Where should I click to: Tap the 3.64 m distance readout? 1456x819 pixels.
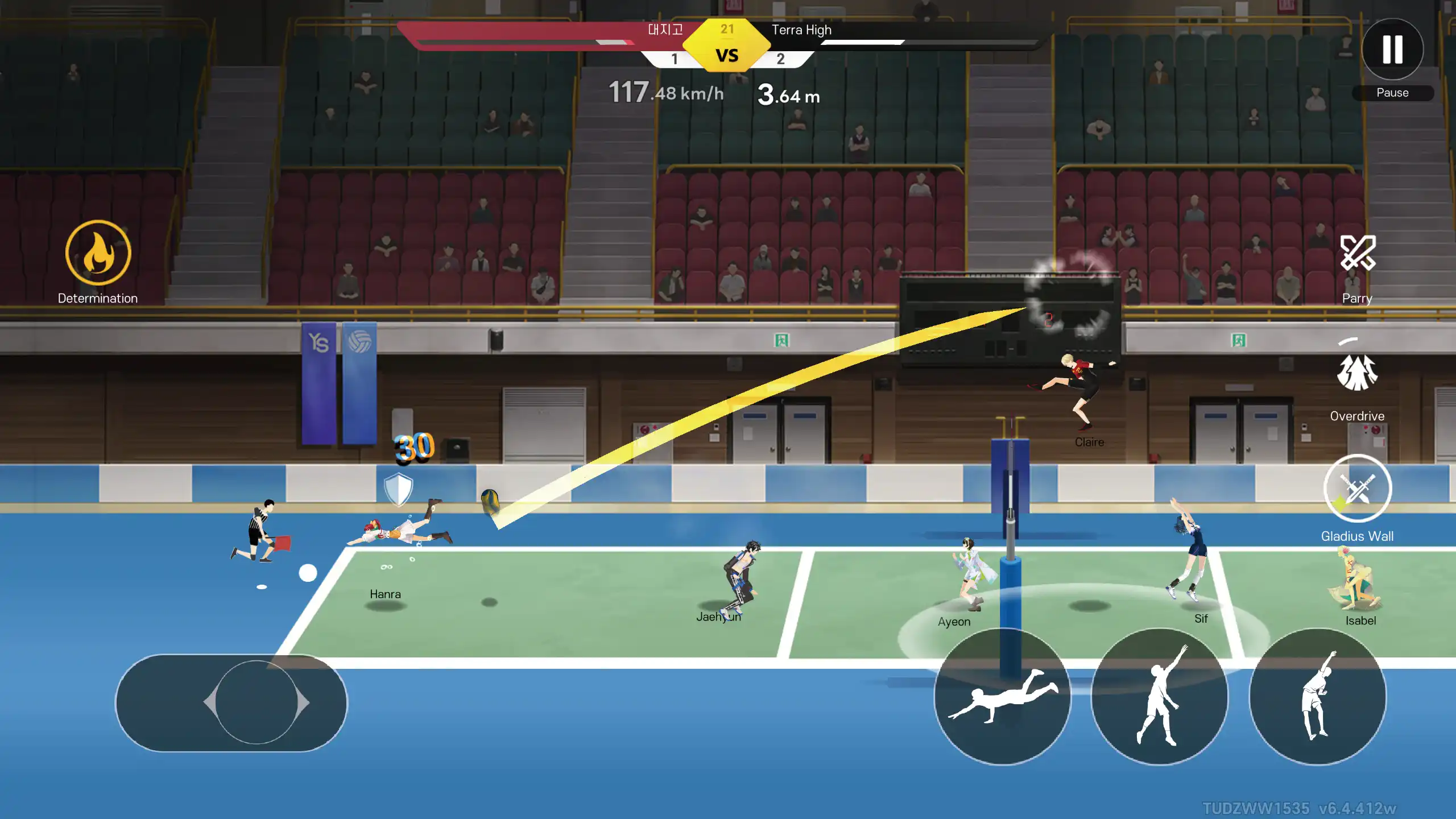pos(789,94)
